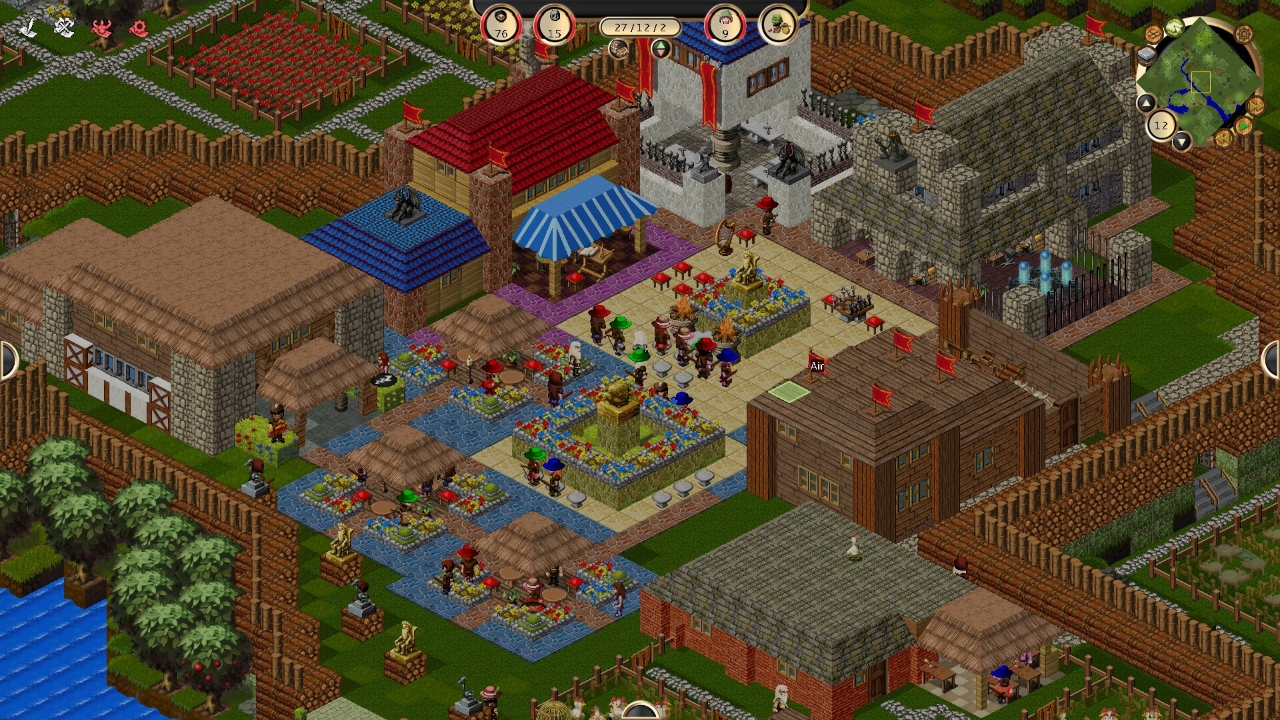Select the quill and scroll journal icon
The width and height of the screenshot is (1280, 720).
click(28, 26)
